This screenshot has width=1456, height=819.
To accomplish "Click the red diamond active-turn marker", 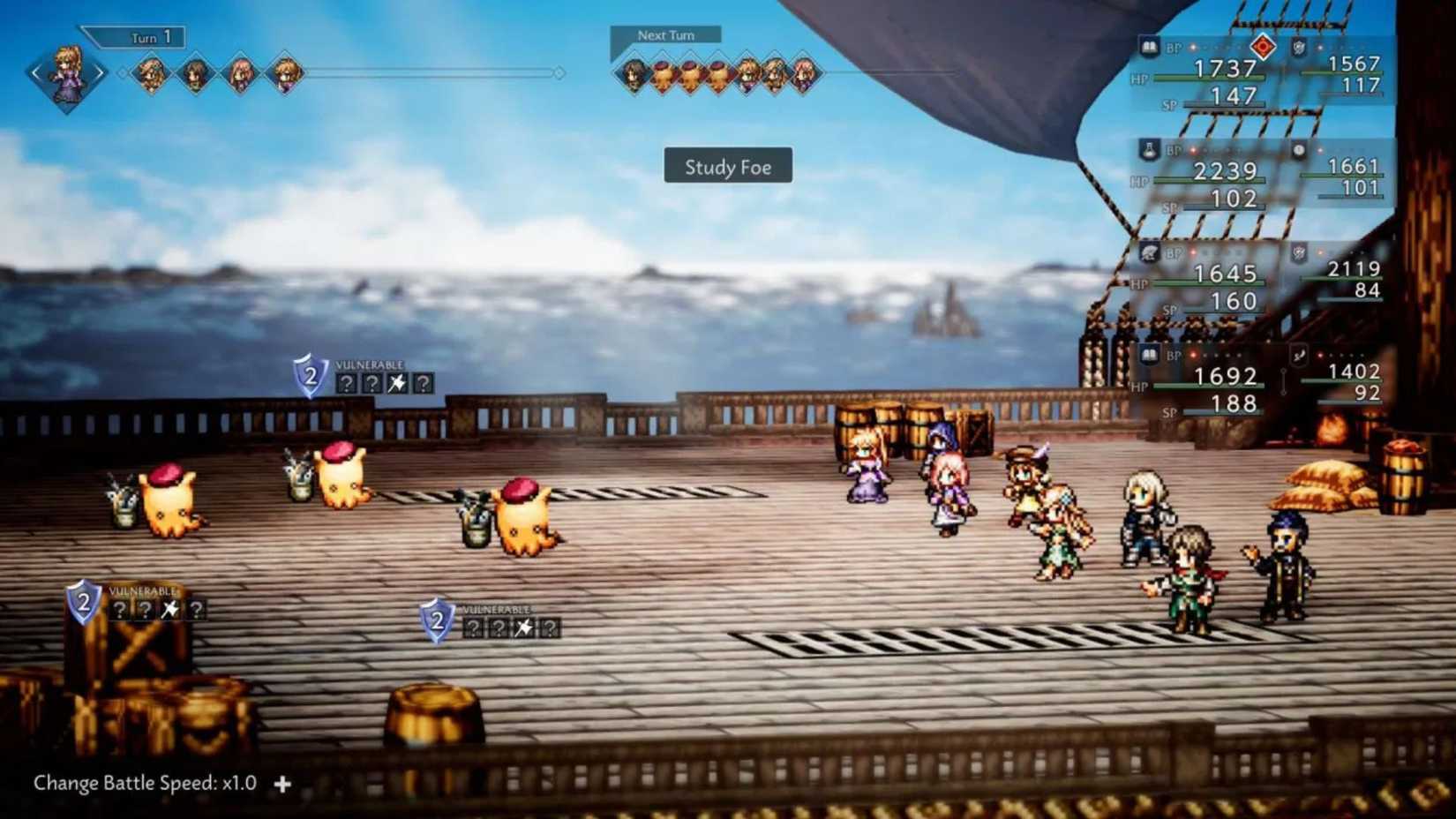I will pyautogui.click(x=1263, y=46).
